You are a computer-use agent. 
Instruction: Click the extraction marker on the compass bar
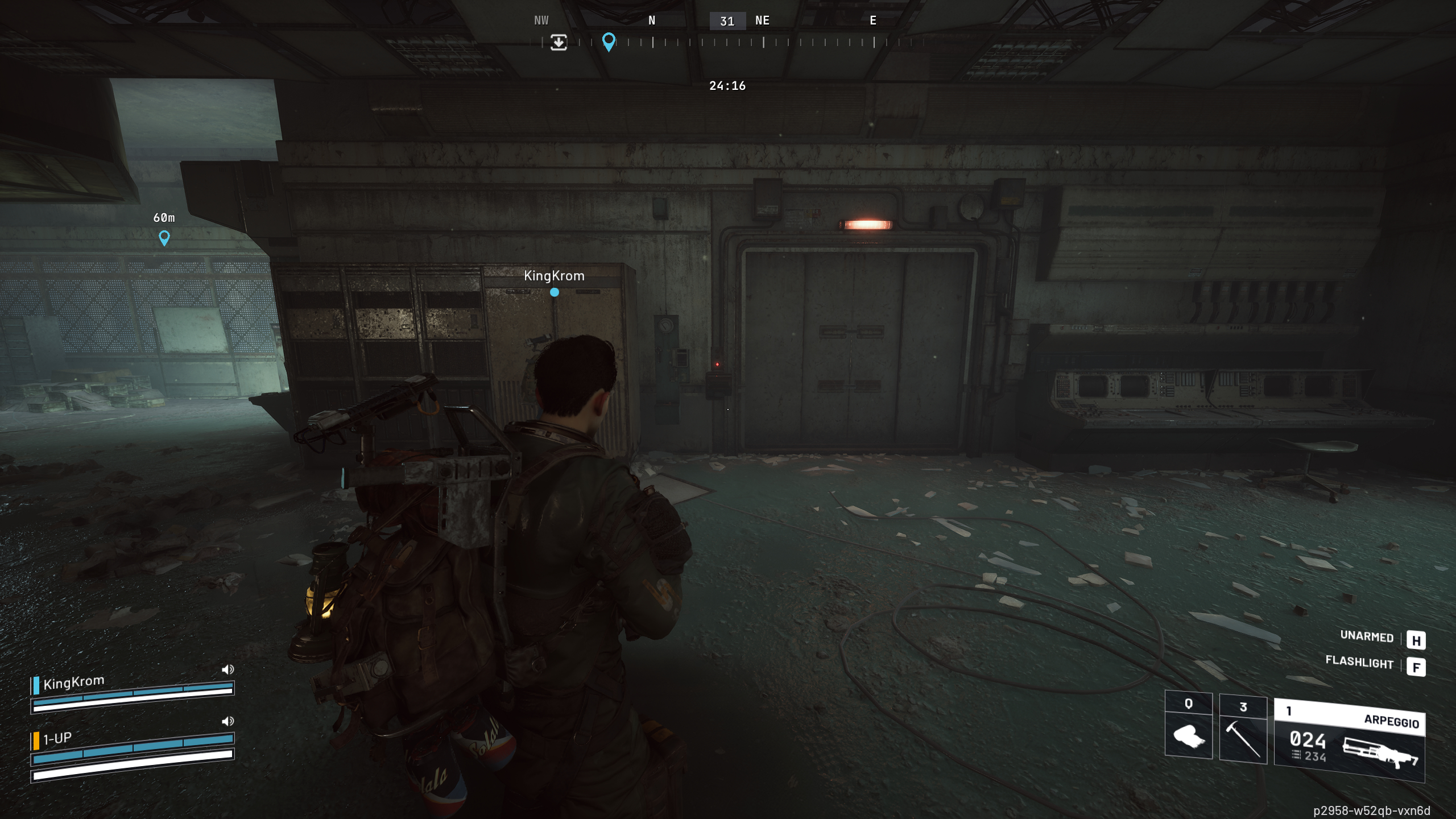tap(558, 43)
